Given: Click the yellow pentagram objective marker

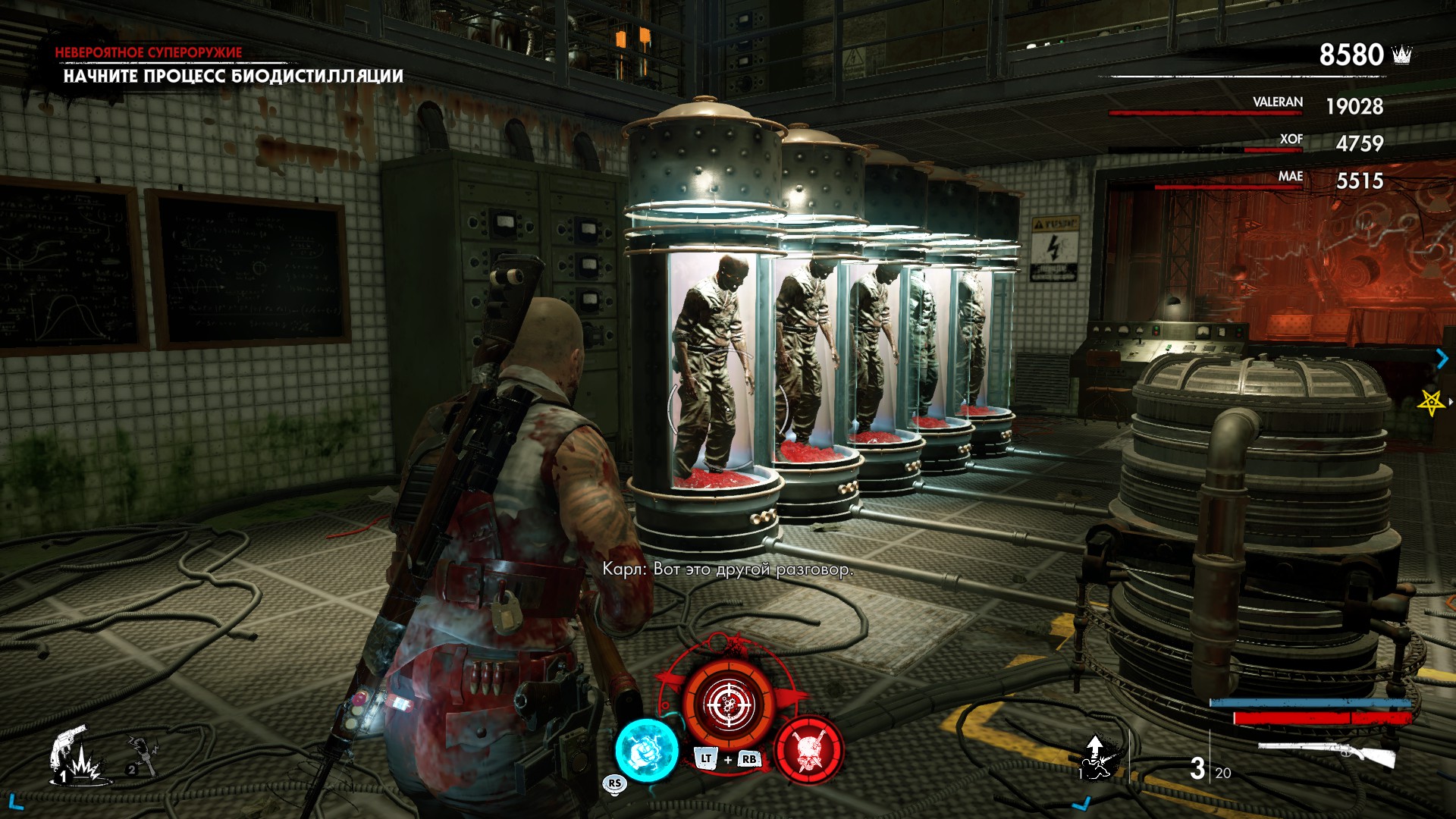Looking at the screenshot, I should [x=1431, y=402].
